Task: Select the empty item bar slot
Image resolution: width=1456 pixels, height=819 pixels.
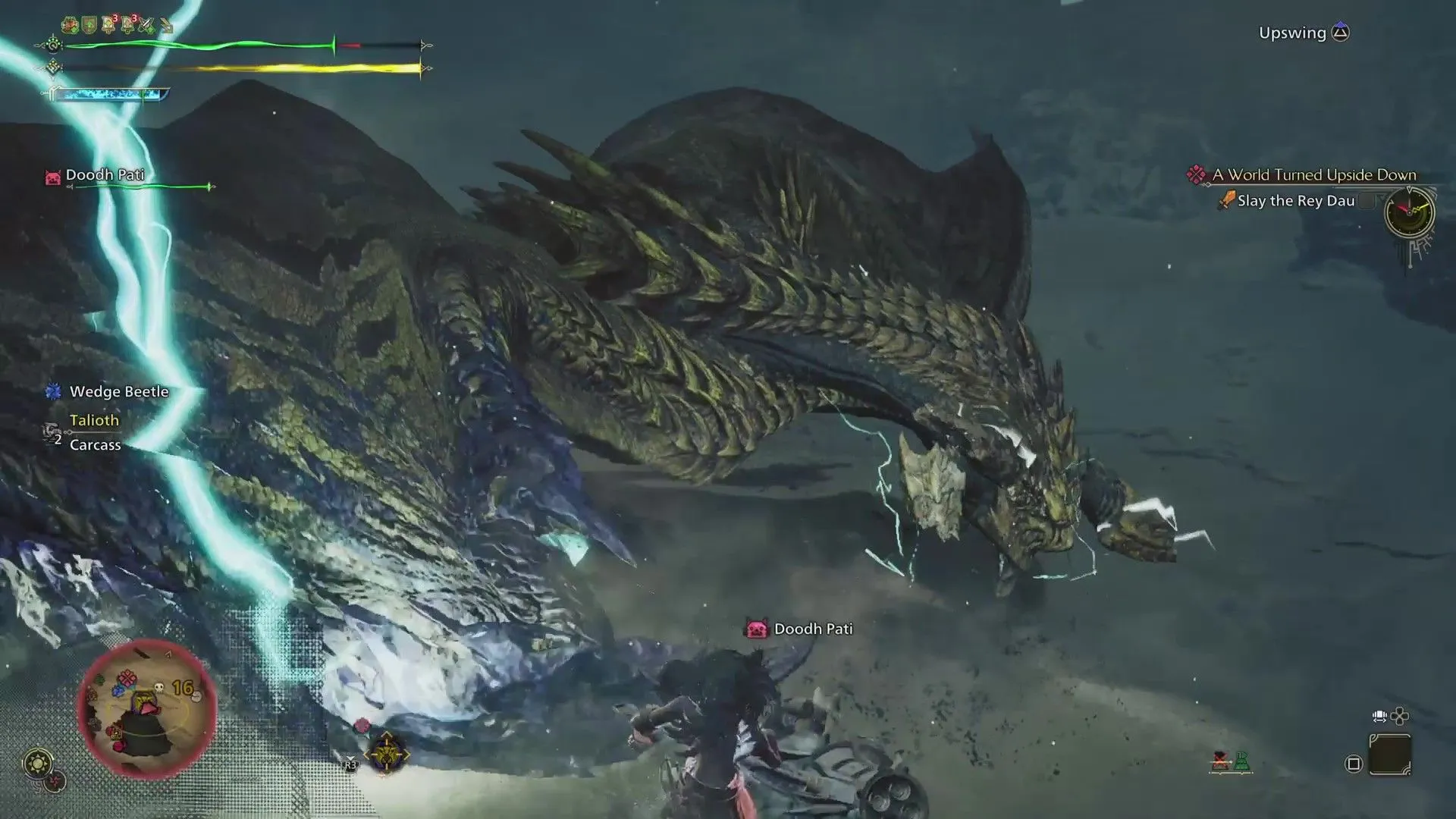Action: coord(1390,754)
